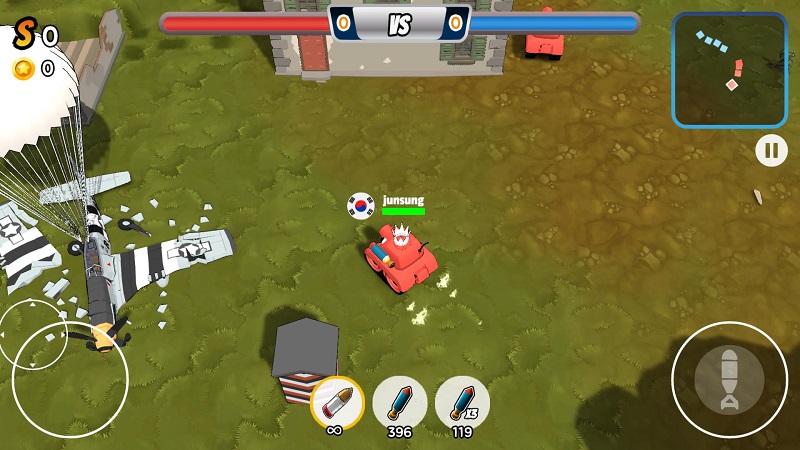Select the infinite standard bullet ammo

337,403
